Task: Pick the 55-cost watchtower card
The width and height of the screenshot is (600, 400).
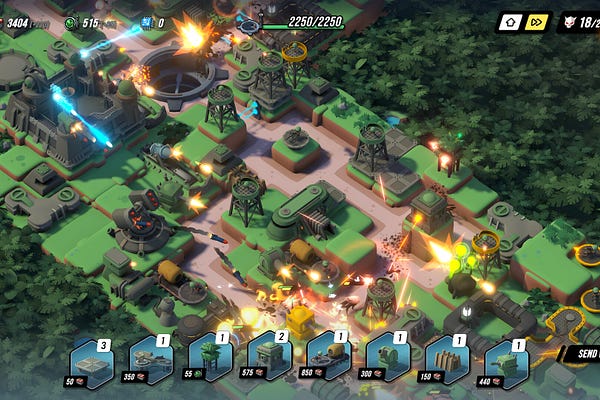Action: [x=211, y=361]
